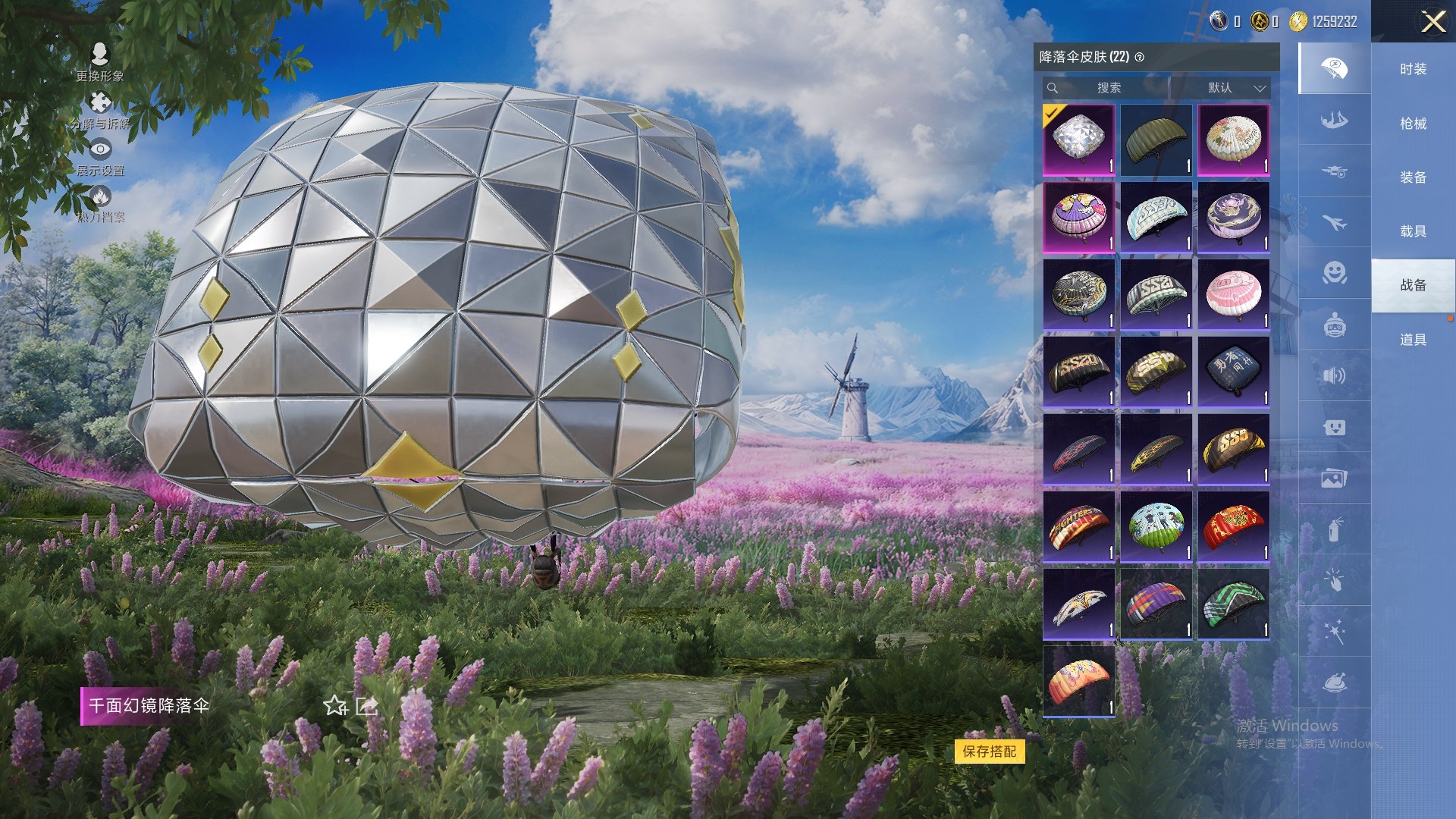
Task: Share the parachute skin via share icon
Action: coord(367,706)
